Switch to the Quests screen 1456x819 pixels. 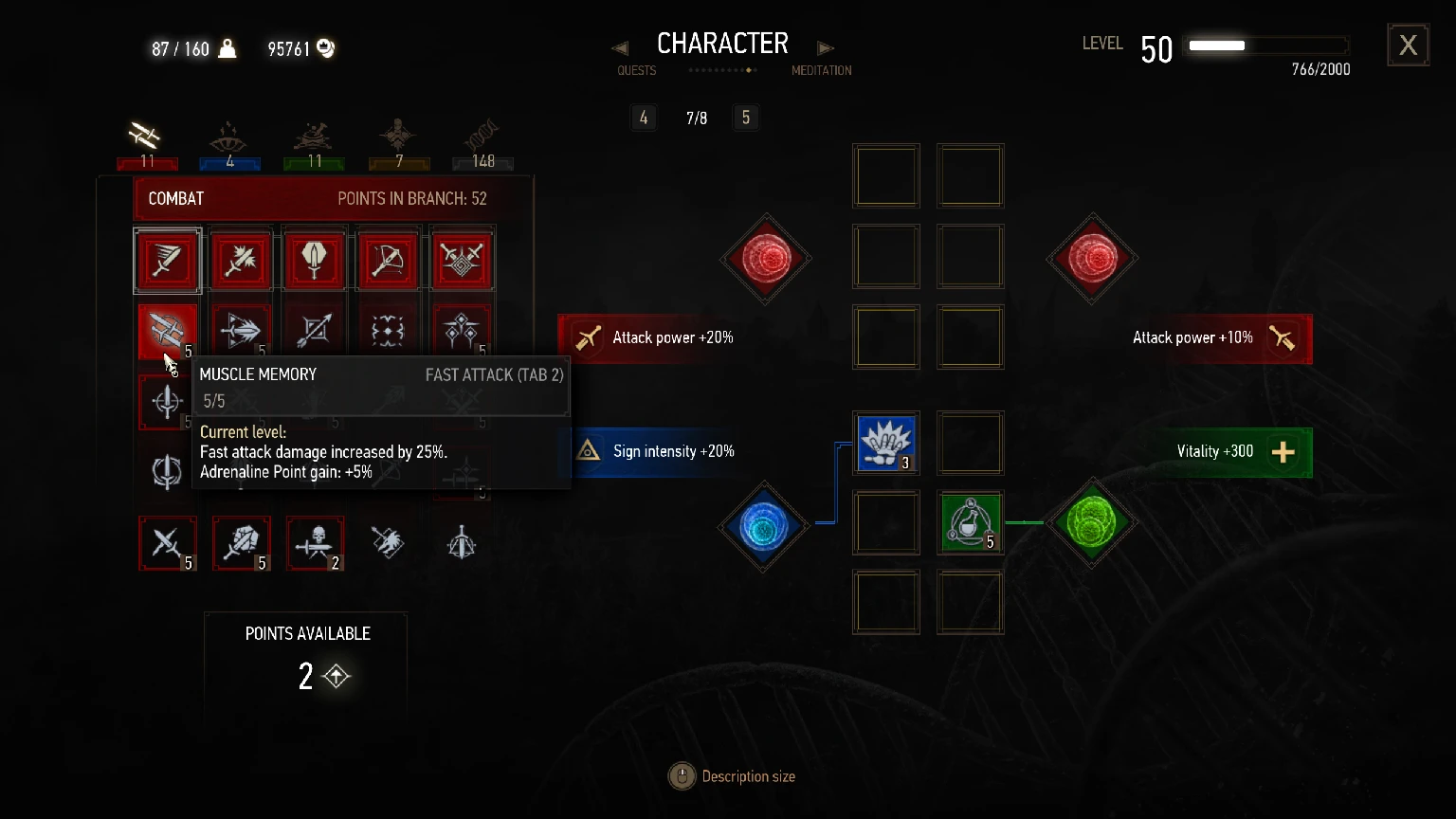click(636, 70)
